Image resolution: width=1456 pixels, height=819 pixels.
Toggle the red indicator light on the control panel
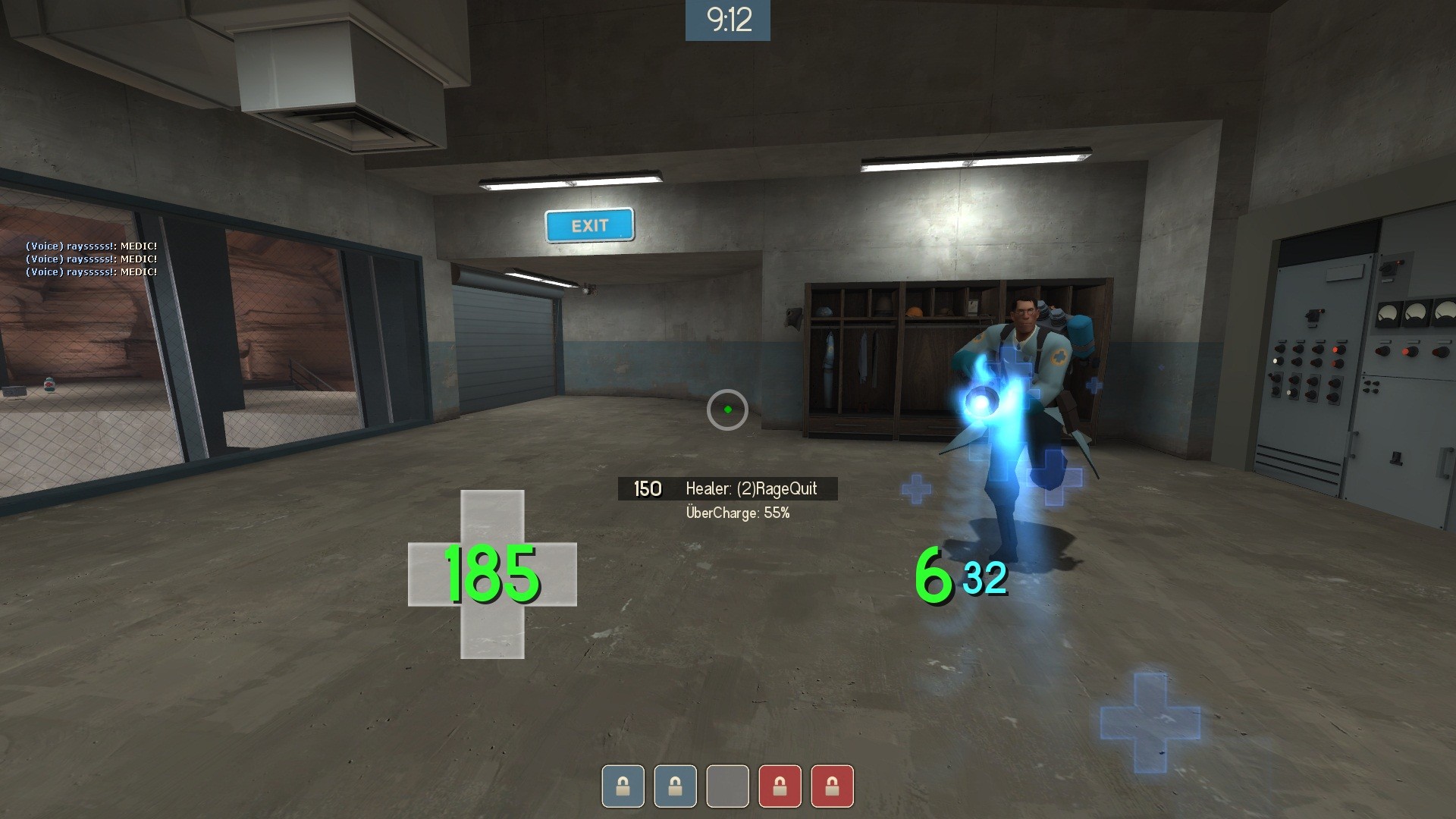1337,350
